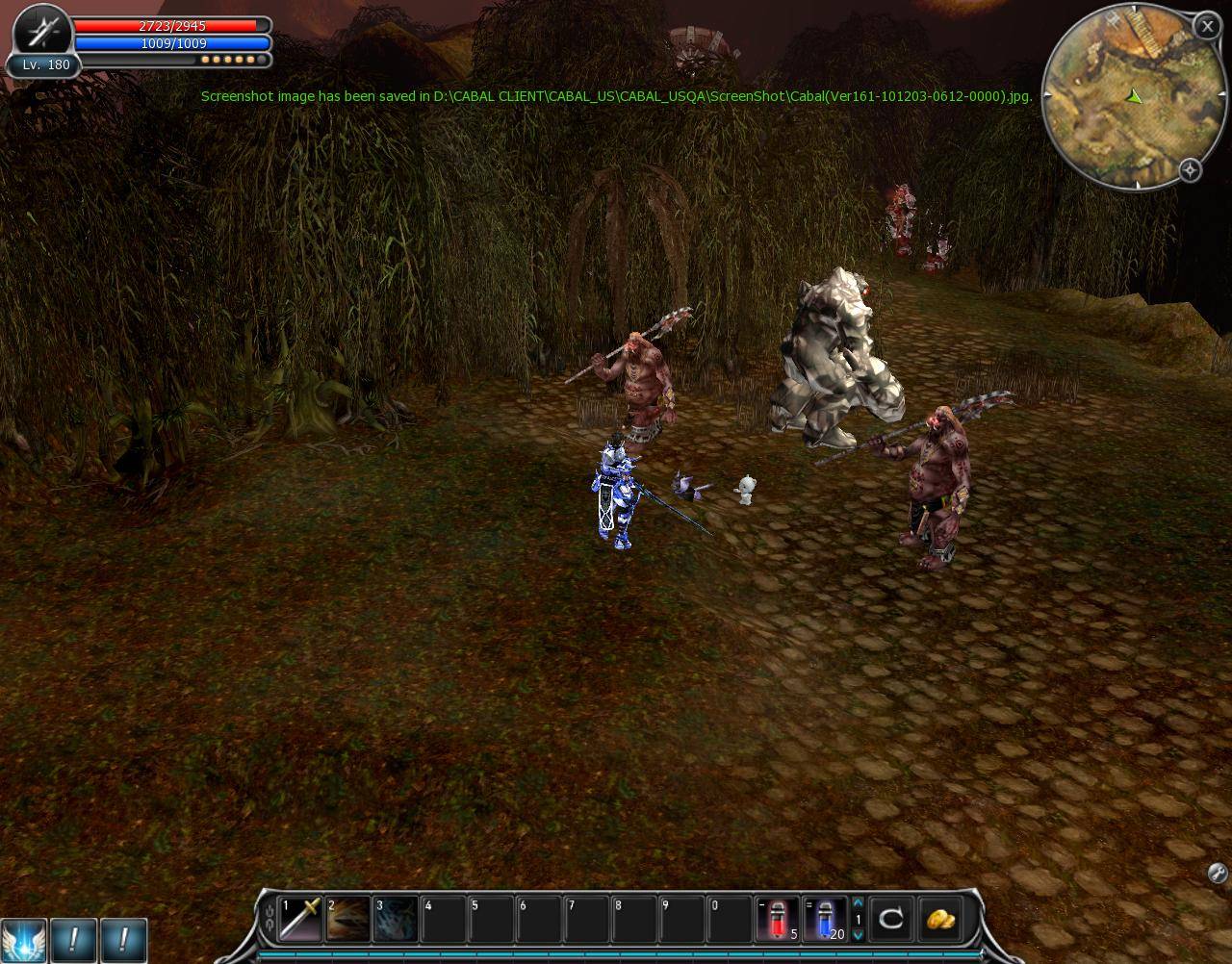Drink the blue mana potion
The width and height of the screenshot is (1232, 964).
pos(824,918)
